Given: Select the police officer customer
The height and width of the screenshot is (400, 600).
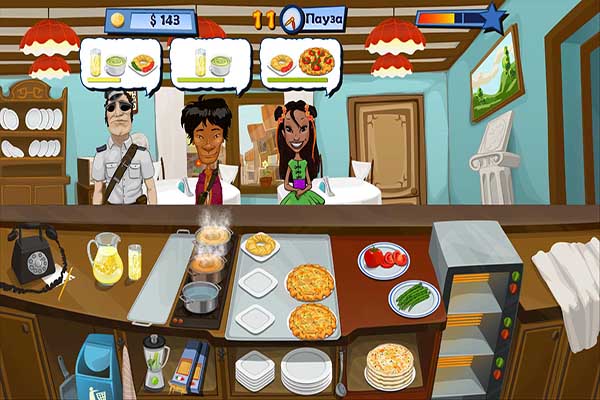Looking at the screenshot, I should [122, 150].
